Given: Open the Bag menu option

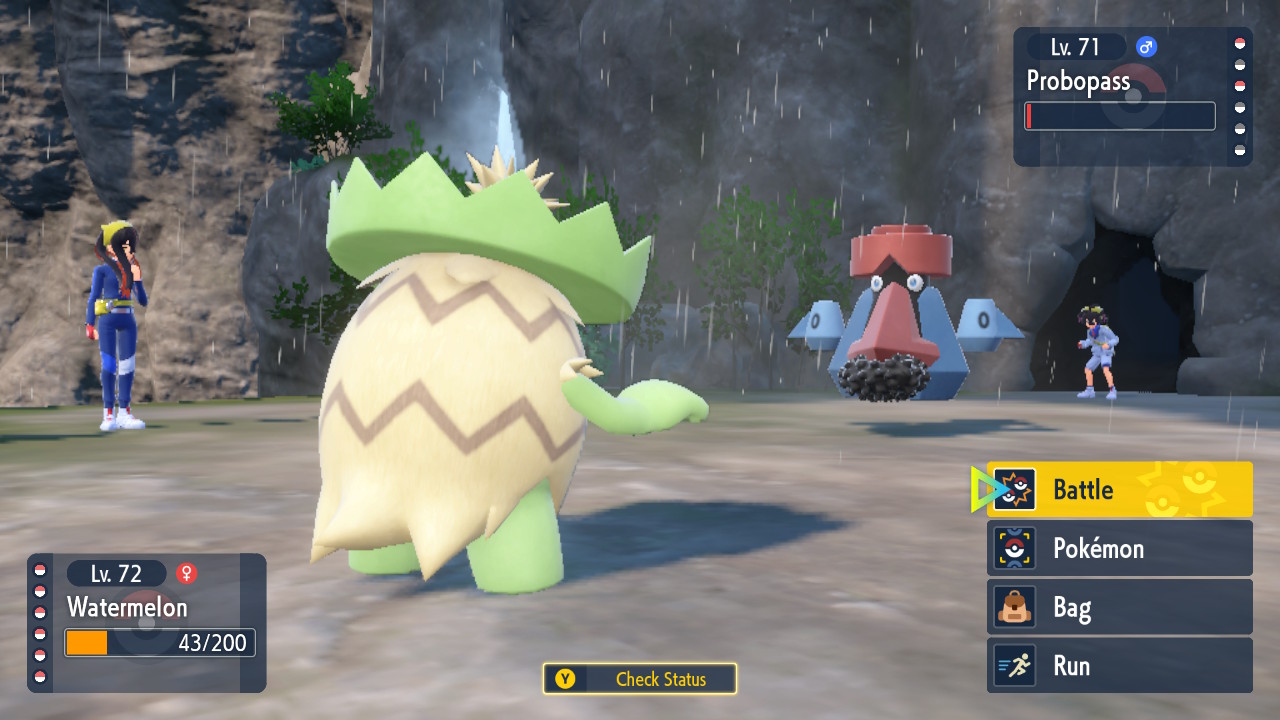Looking at the screenshot, I should coord(1119,607).
